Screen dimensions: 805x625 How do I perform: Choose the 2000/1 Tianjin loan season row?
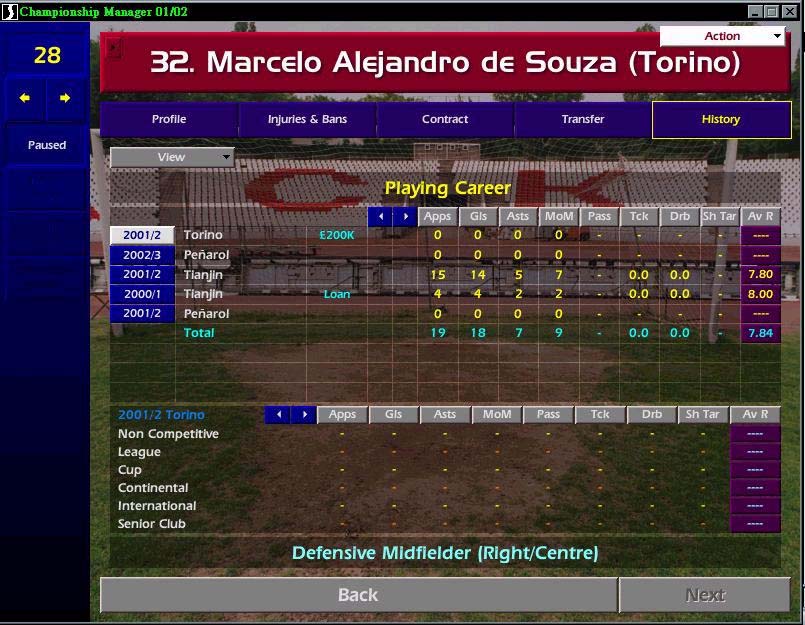click(x=143, y=294)
